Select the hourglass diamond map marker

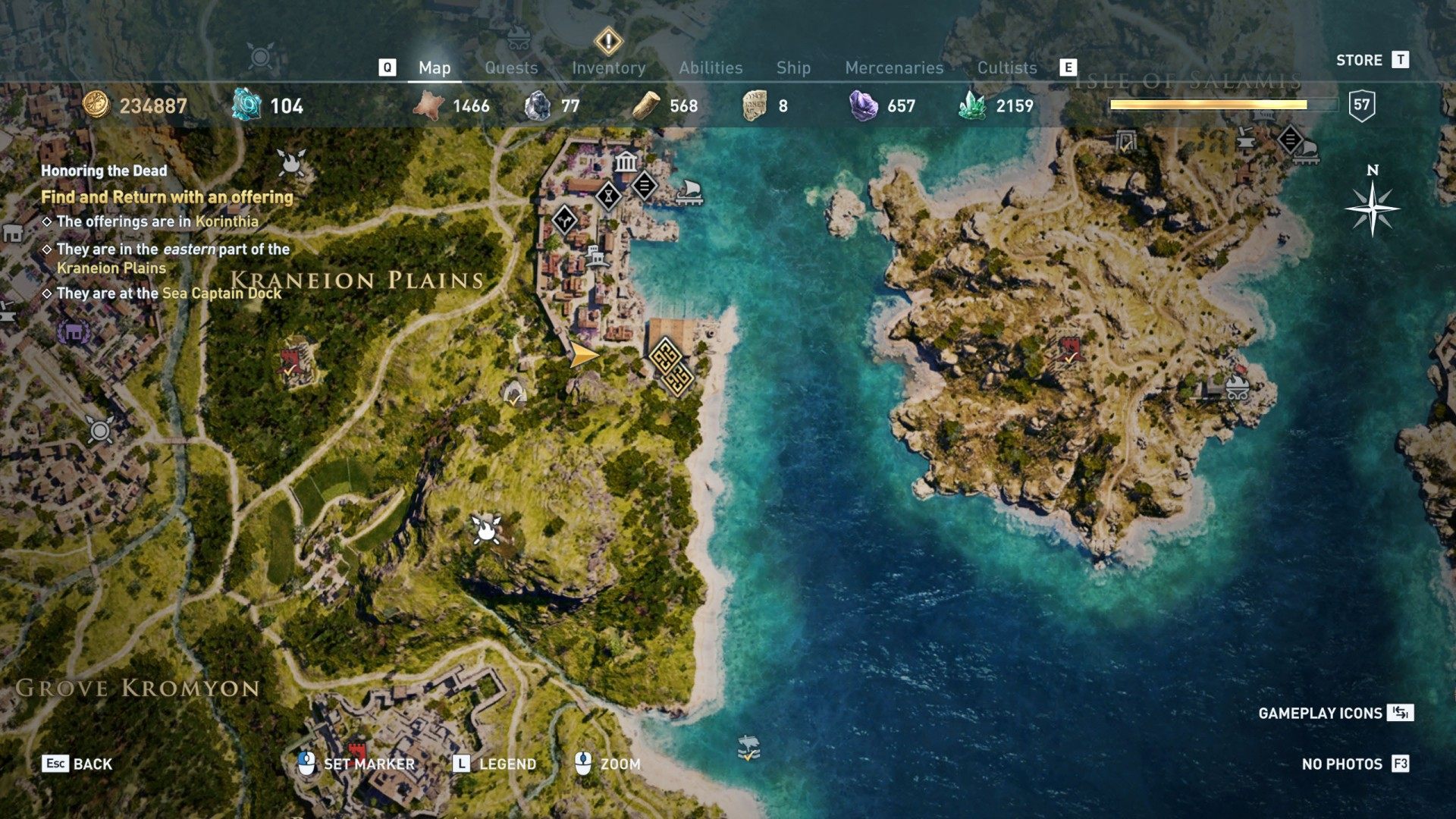click(x=608, y=196)
